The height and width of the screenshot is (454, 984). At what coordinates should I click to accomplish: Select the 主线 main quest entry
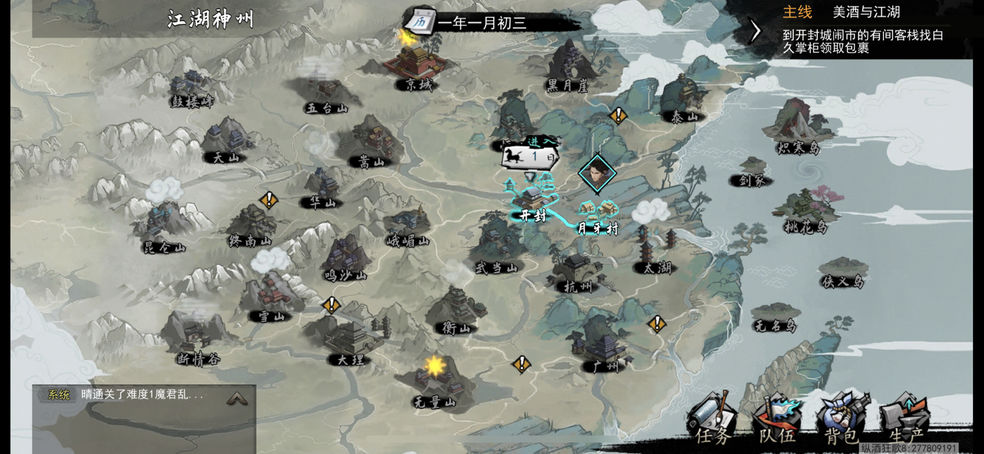[x=797, y=12]
